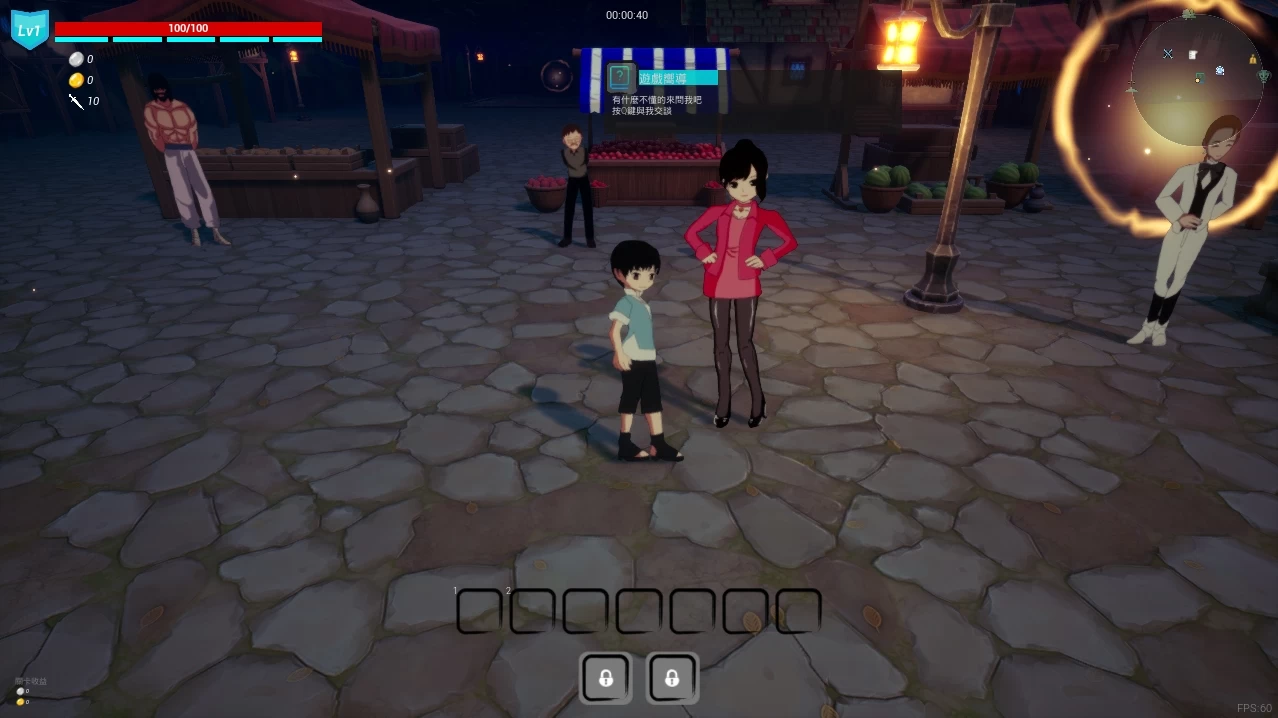Click the green trophy marker at minimap edge
This screenshot has height=718, width=1278.
[1264, 76]
